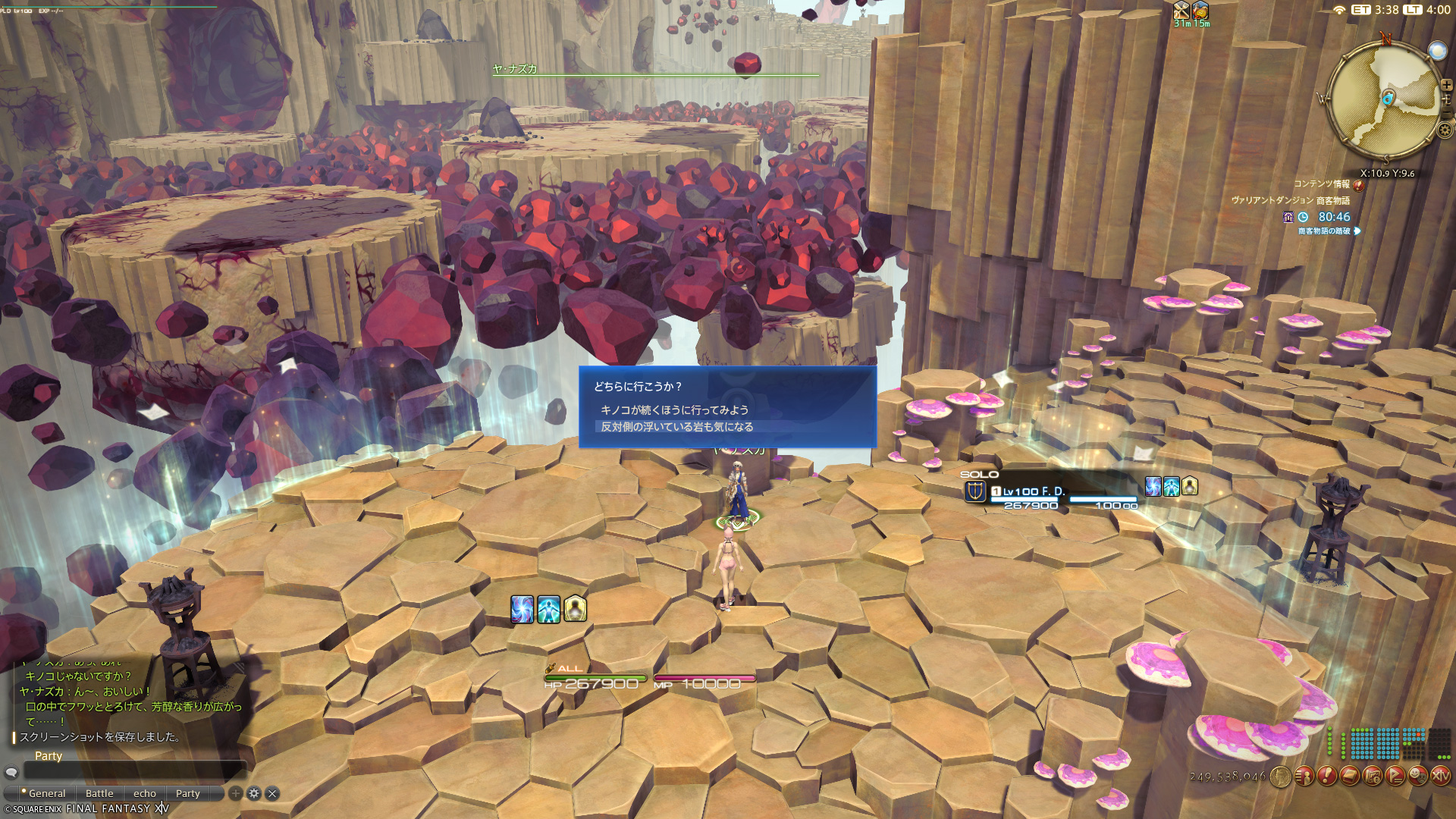Zoom in the minimap with the plus button
1456x819 pixels.
1446,85
